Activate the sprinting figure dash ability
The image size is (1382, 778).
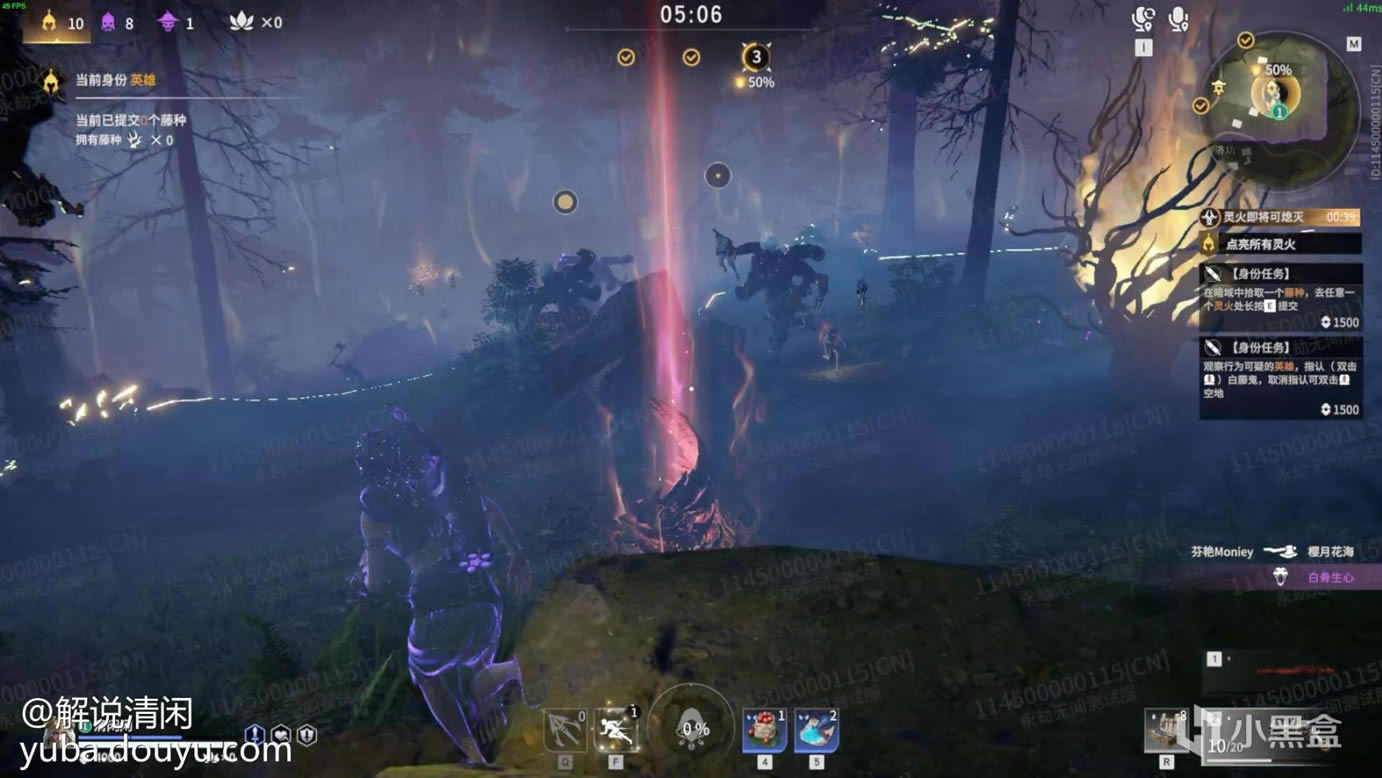(x=617, y=730)
